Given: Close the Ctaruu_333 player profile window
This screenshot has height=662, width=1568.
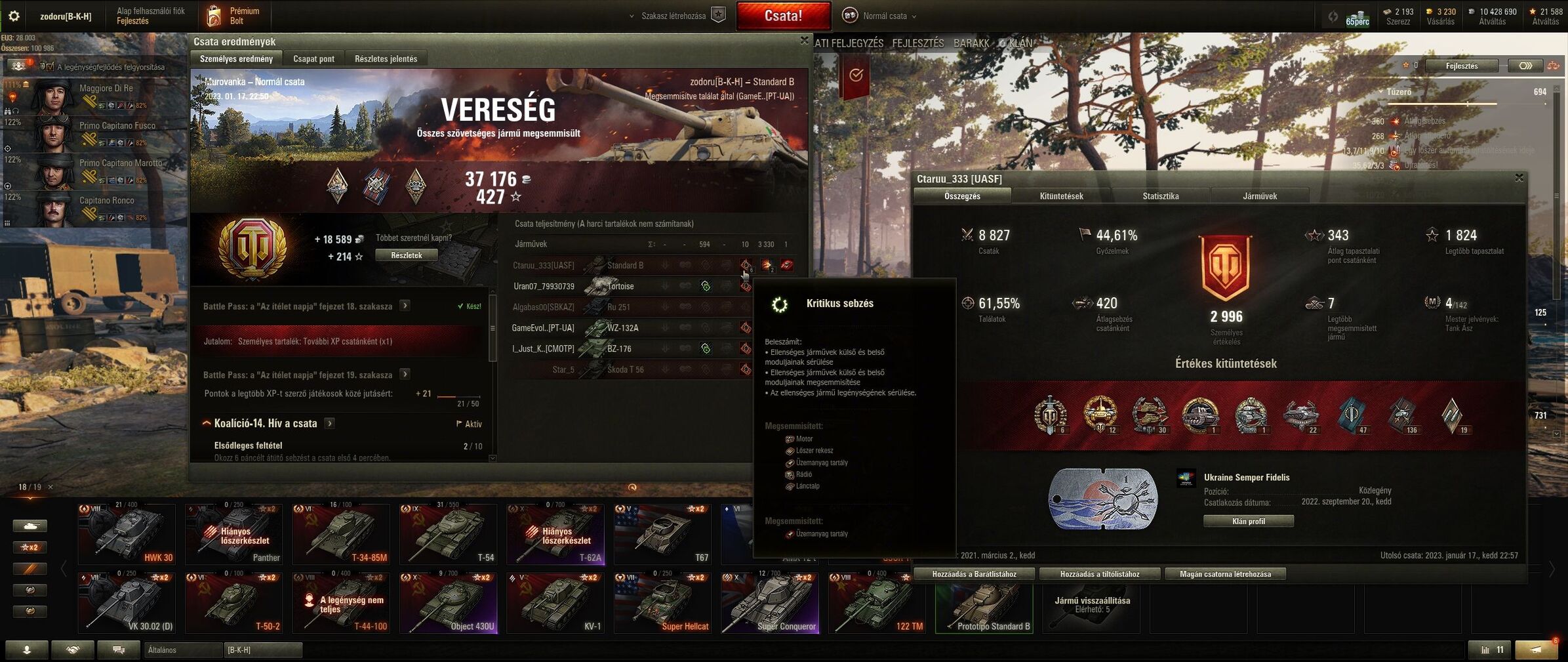Looking at the screenshot, I should (x=1519, y=178).
